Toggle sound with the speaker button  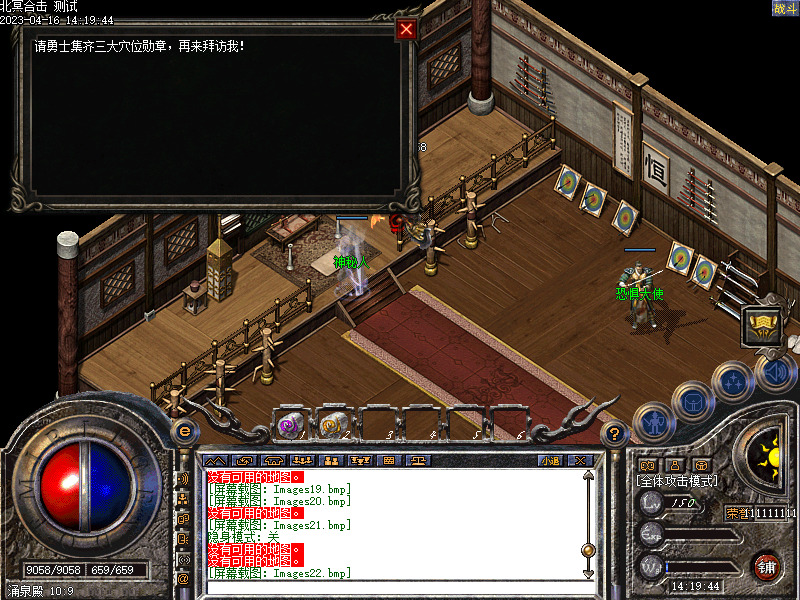(774, 372)
